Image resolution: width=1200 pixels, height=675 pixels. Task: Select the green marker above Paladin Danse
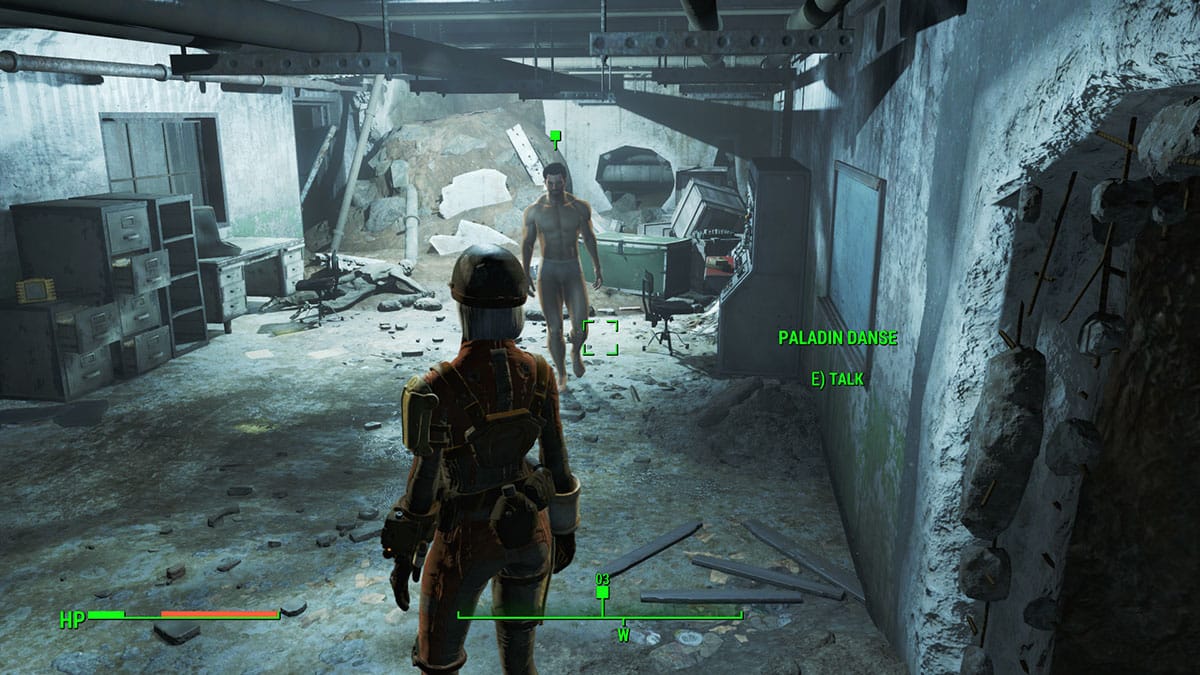[555, 135]
